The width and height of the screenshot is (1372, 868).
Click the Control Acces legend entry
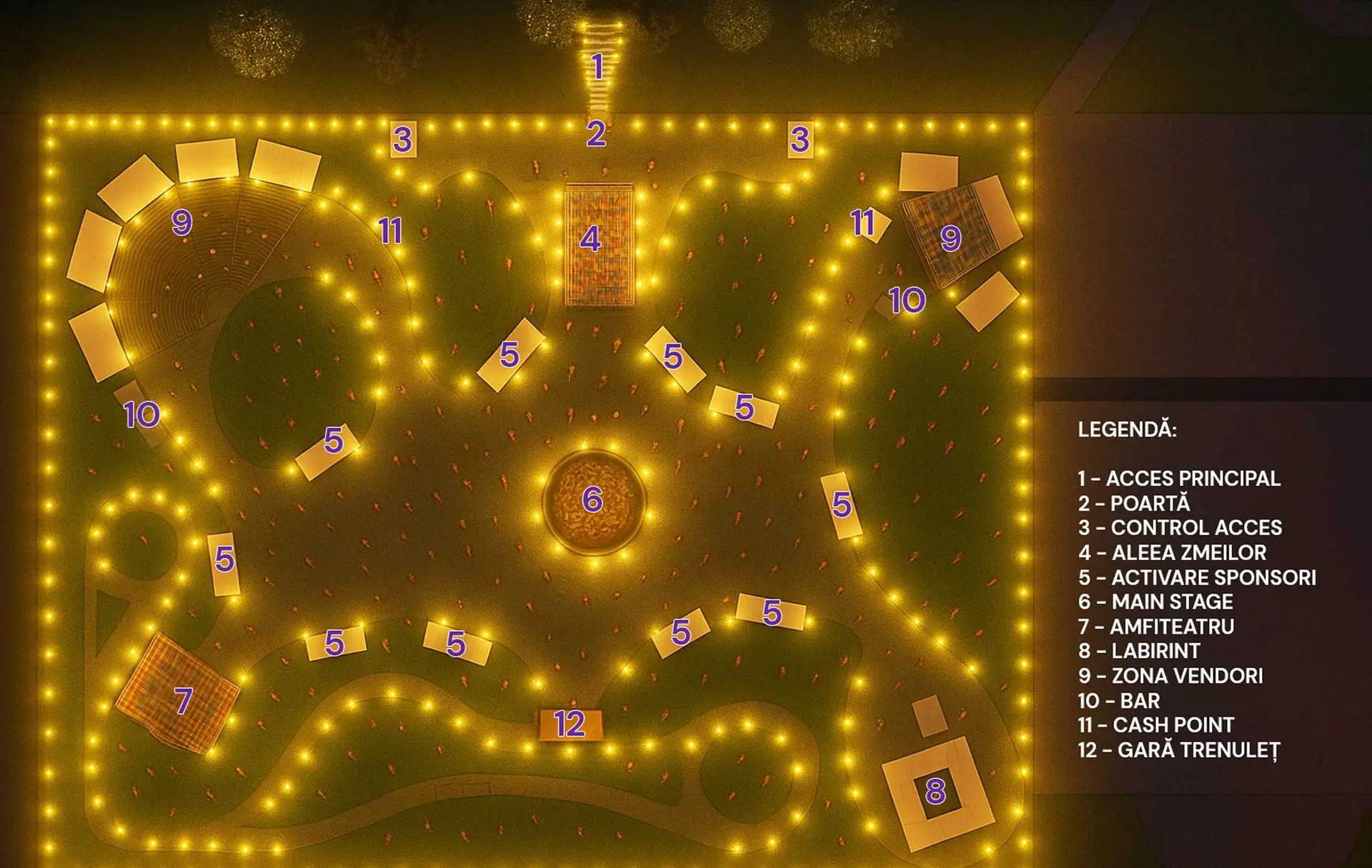(x=1180, y=528)
